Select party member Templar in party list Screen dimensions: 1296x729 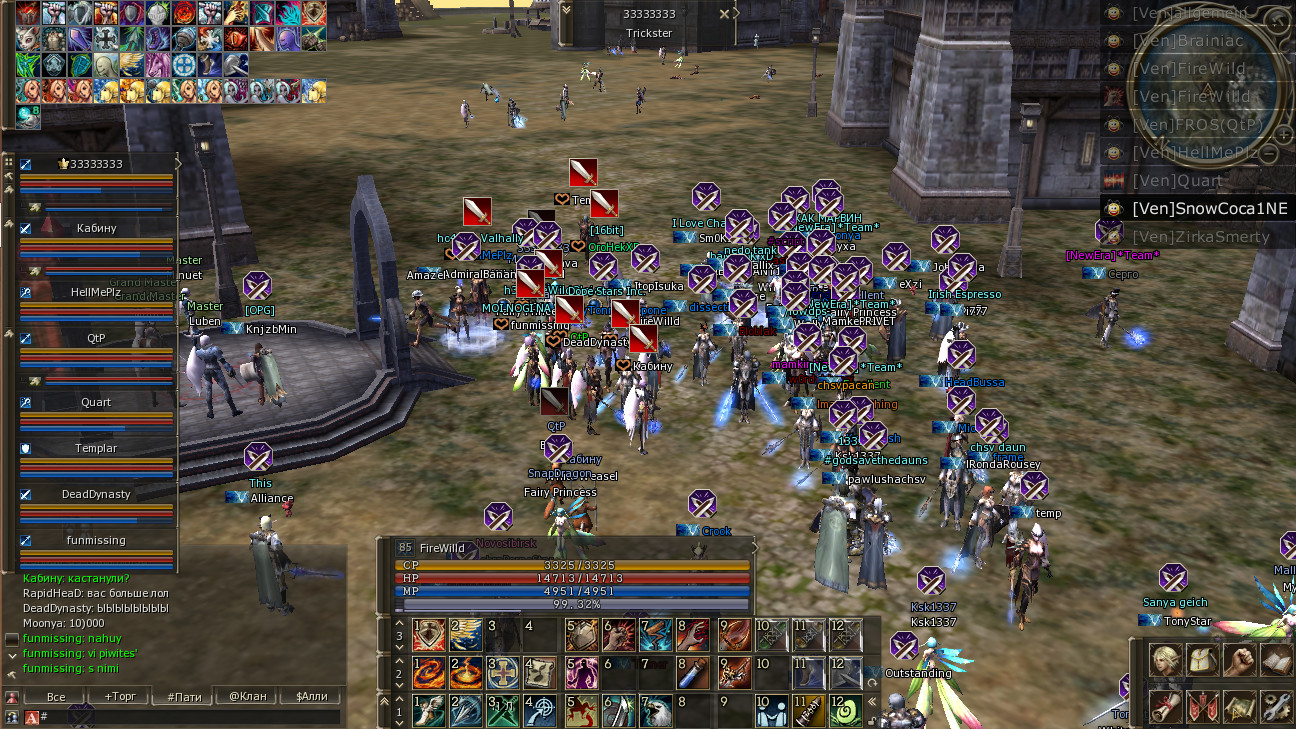click(x=96, y=448)
